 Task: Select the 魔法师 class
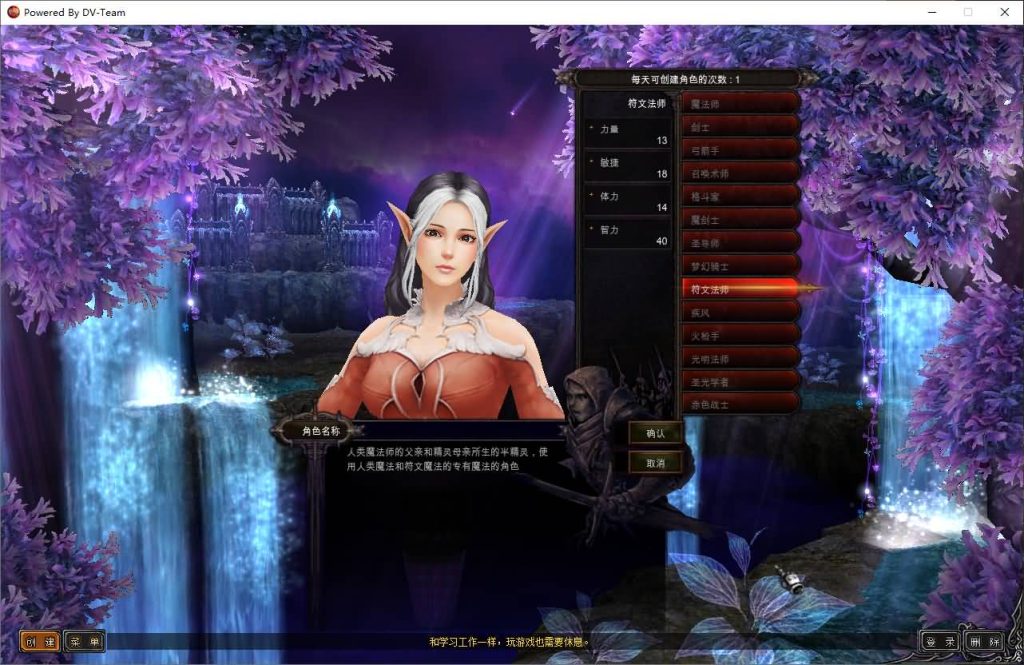pyautogui.click(x=740, y=103)
